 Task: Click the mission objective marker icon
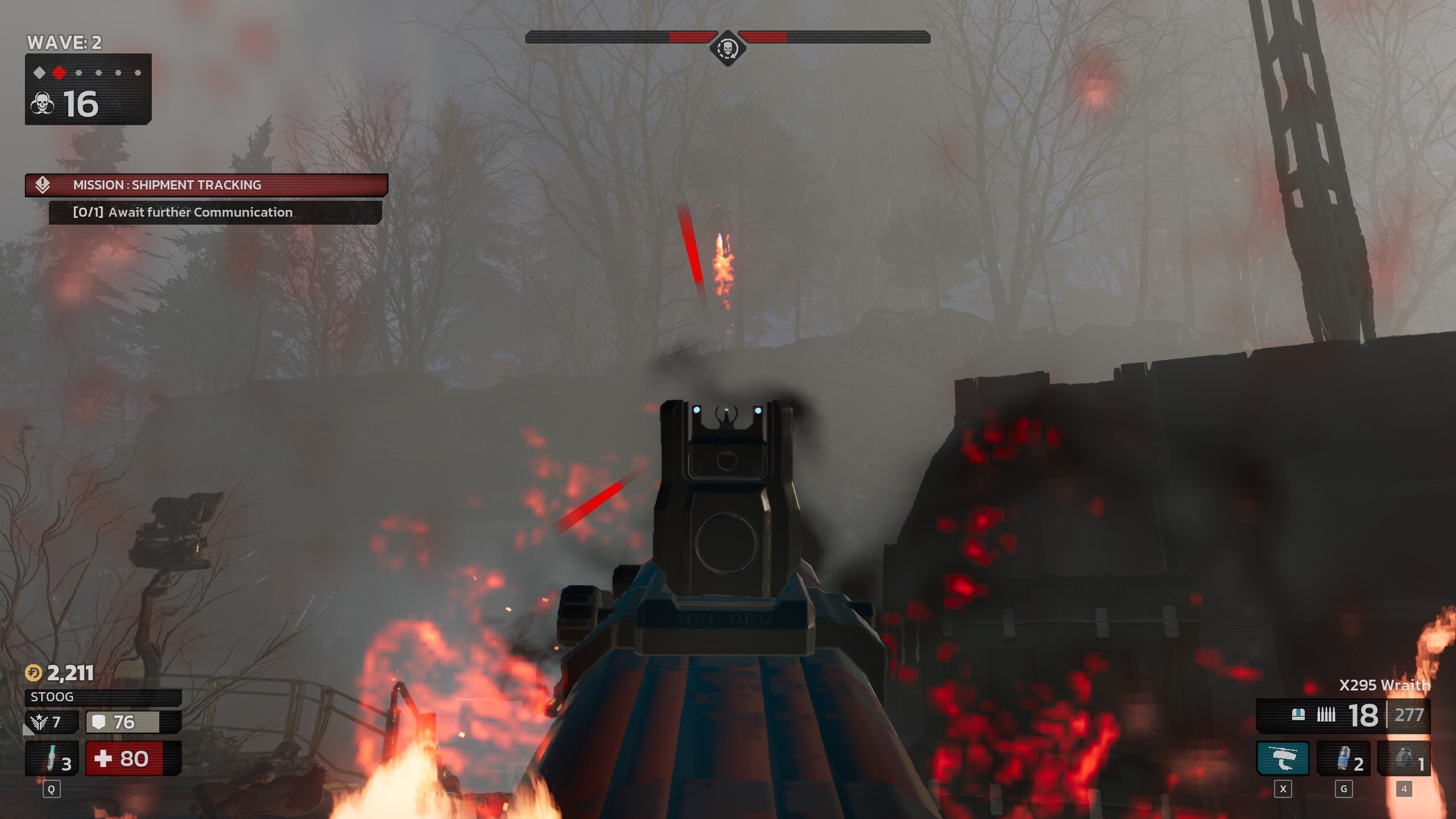click(44, 184)
